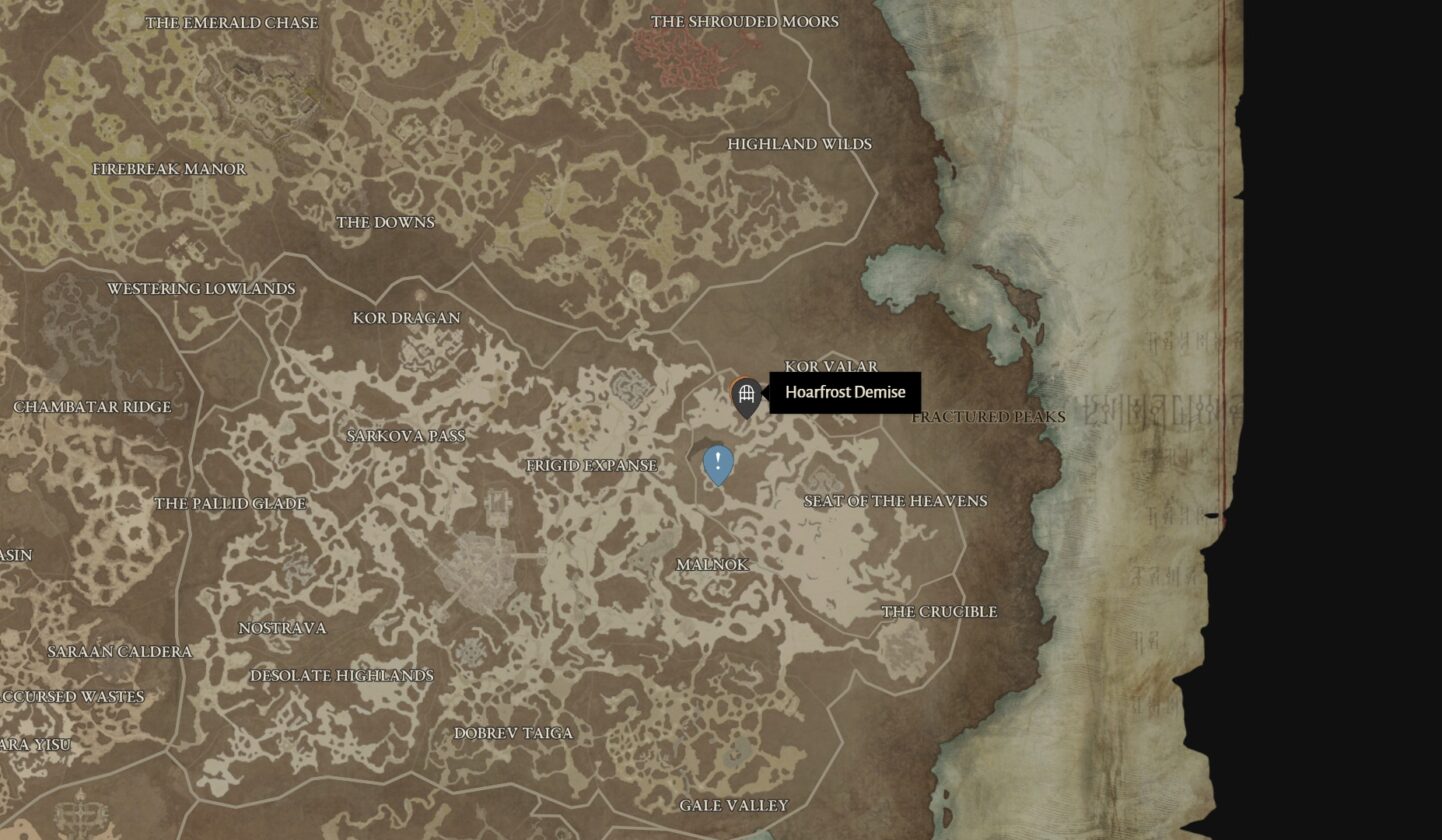Click the Malnok area label
The height and width of the screenshot is (840, 1442).
[712, 564]
